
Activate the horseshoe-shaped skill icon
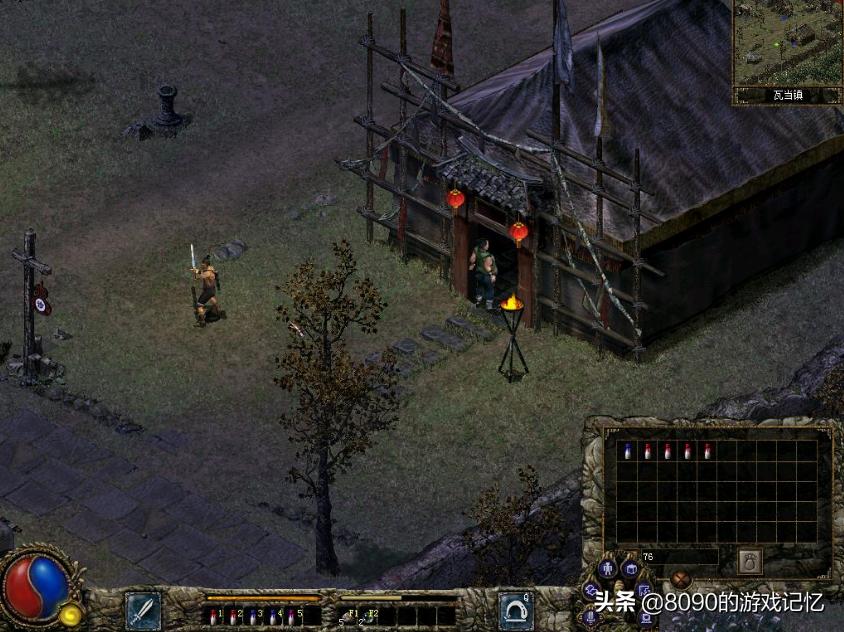[x=515, y=609]
